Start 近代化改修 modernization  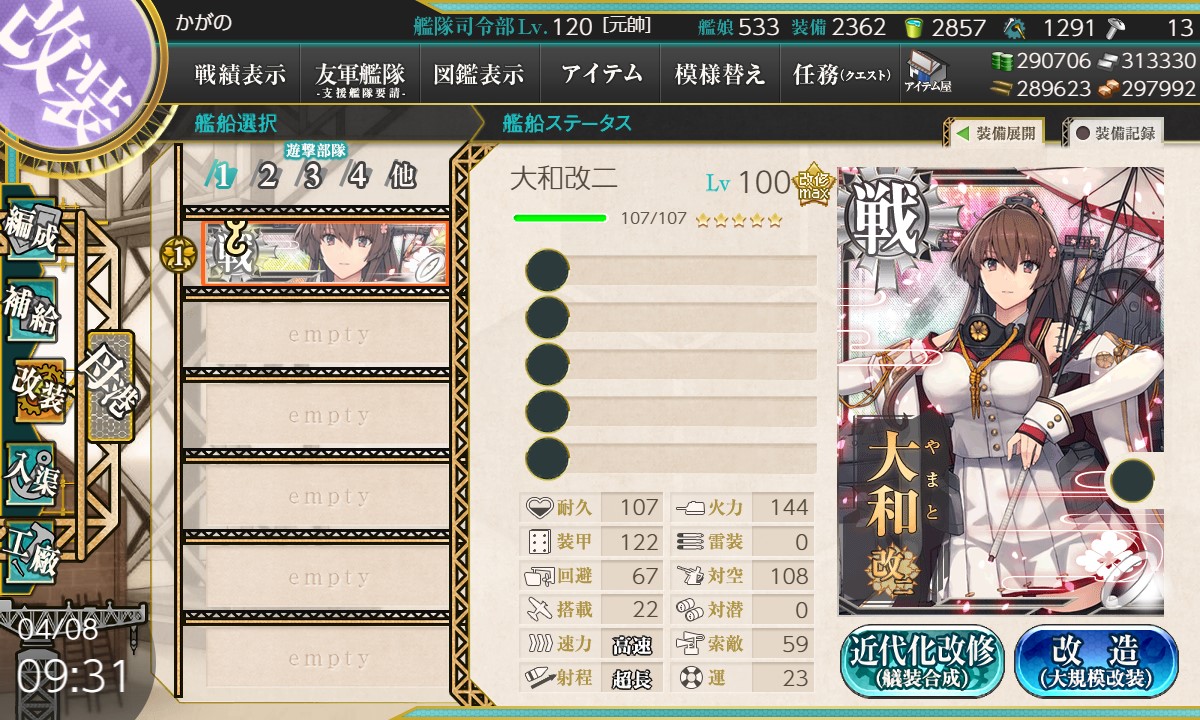[x=922, y=660]
